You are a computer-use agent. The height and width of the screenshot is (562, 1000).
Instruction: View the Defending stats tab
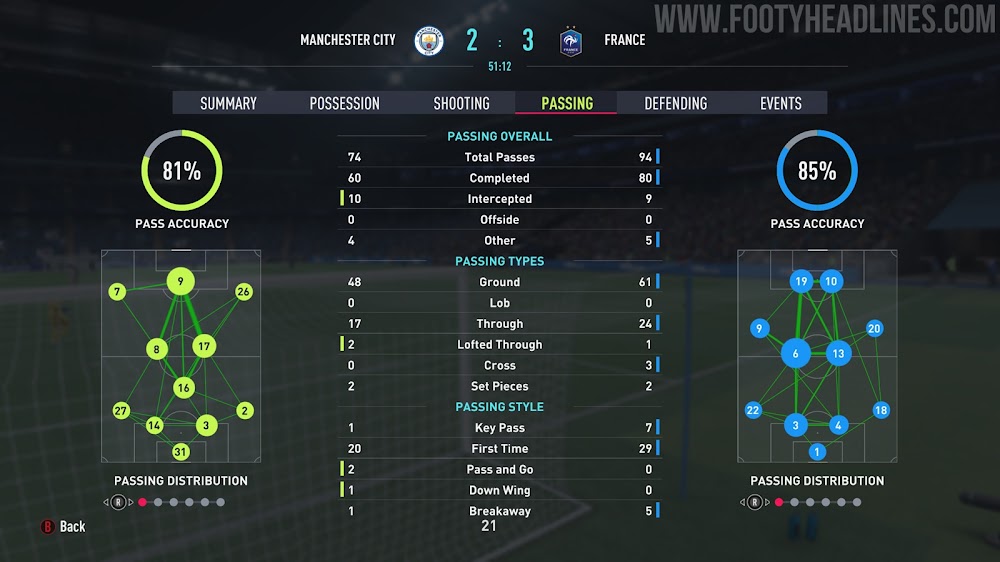[x=675, y=103]
